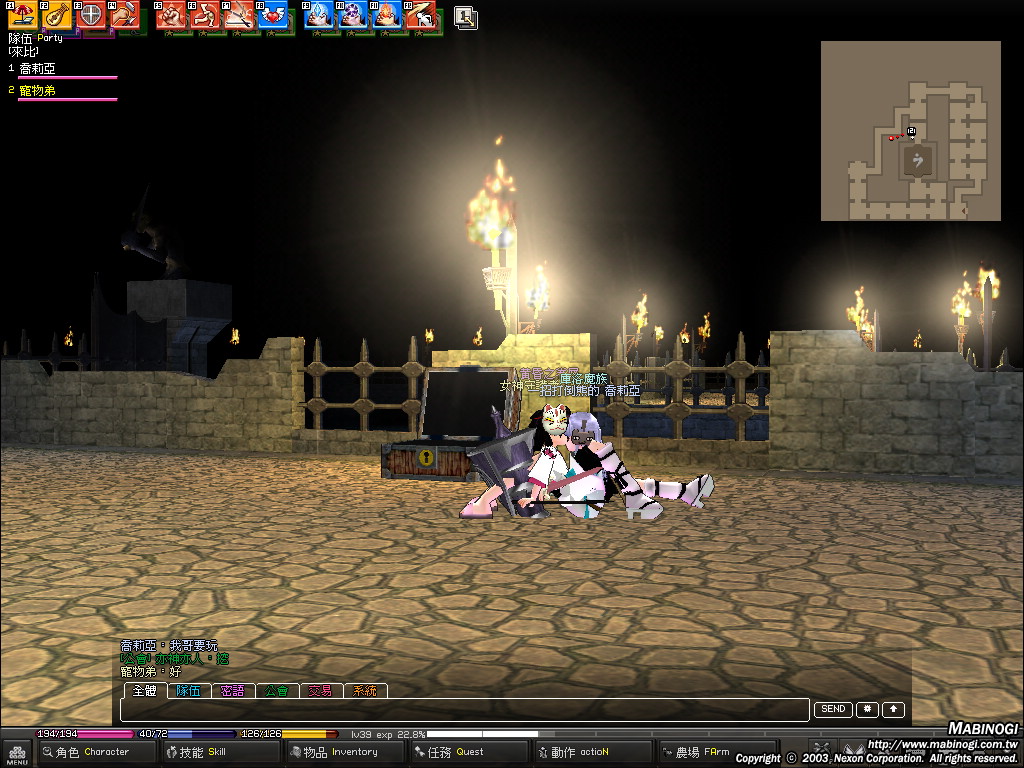
Task: Use the F1 beach umbrella rest skill
Action: click(x=23, y=14)
